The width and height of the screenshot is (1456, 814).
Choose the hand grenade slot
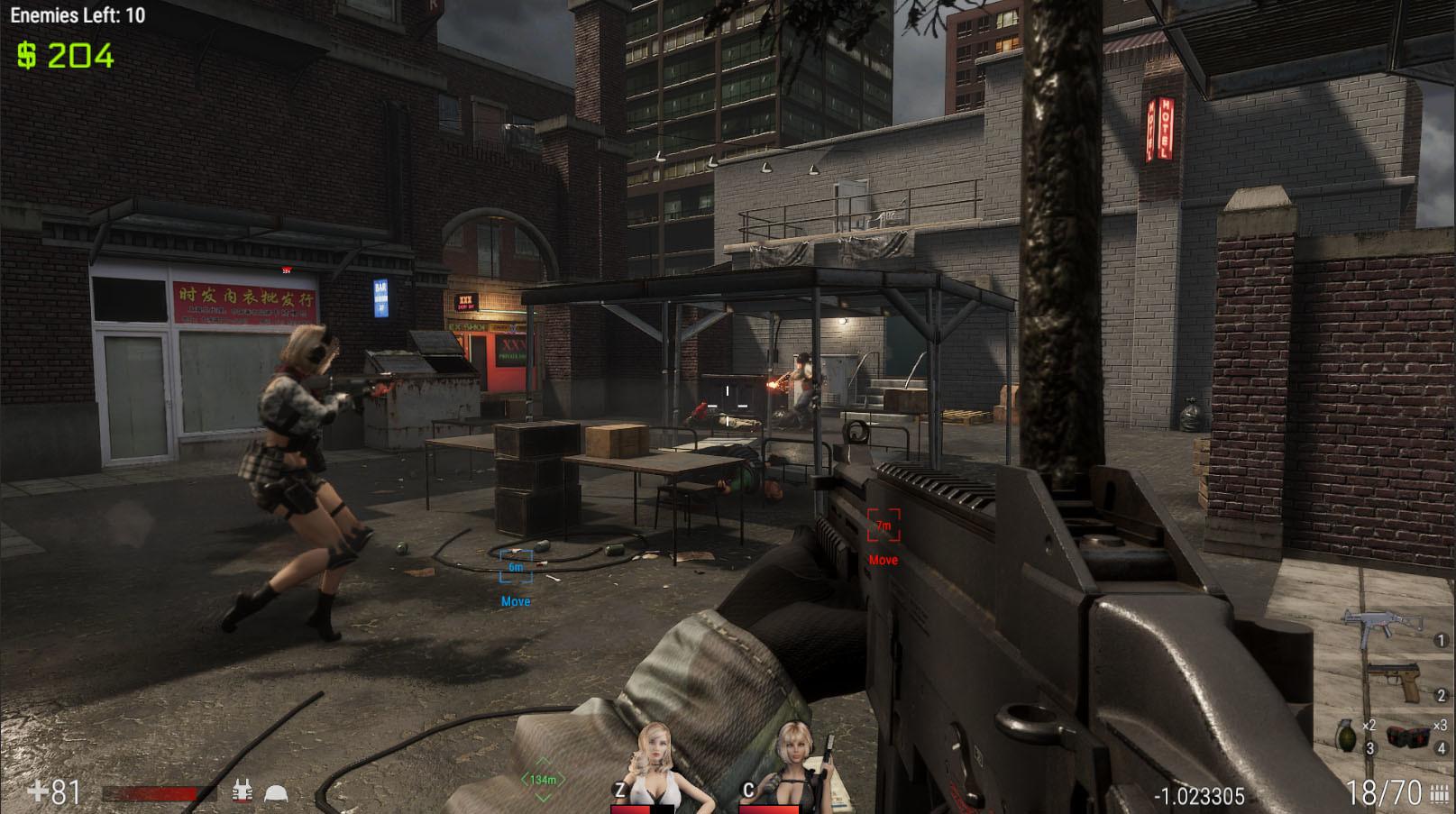(1345, 736)
